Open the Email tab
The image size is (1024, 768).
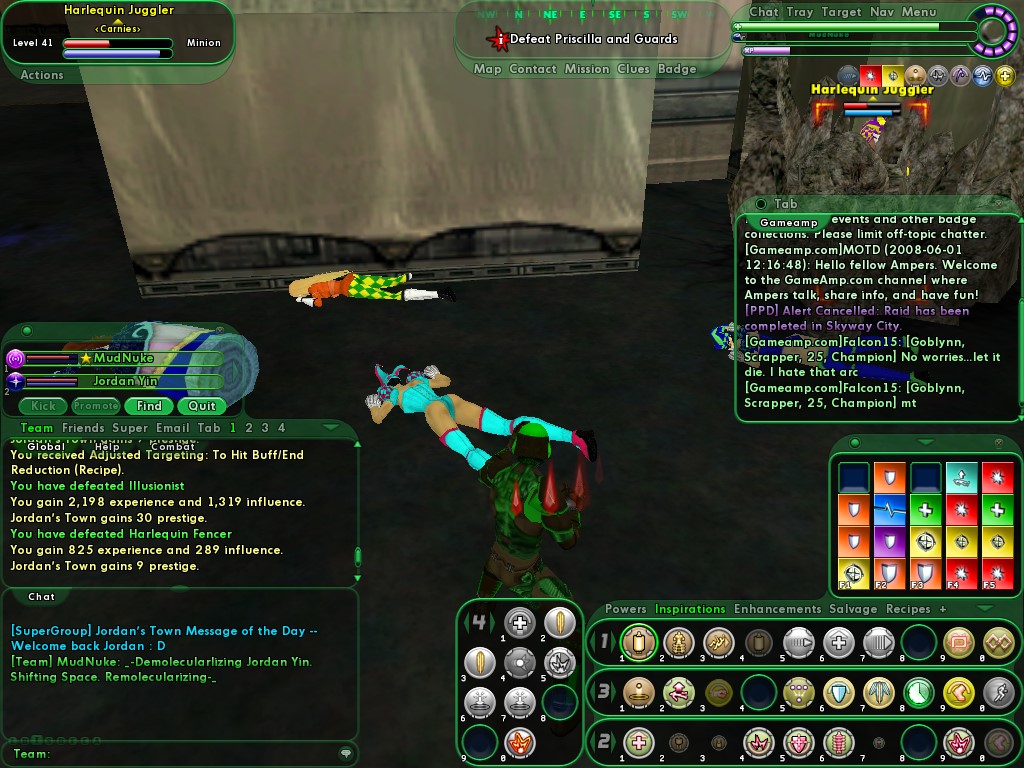coord(172,428)
